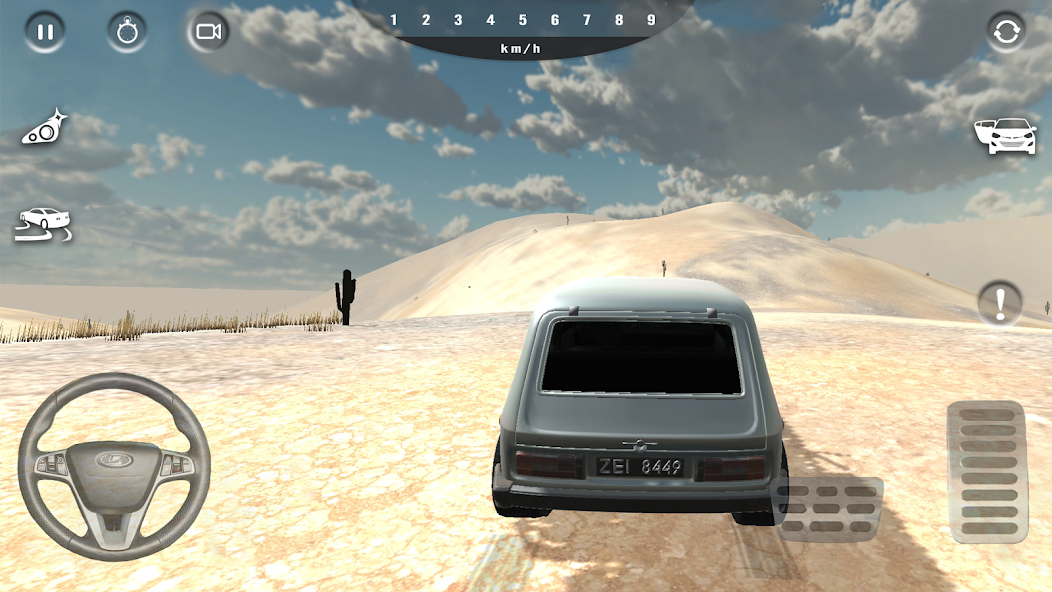
Task: Click the circular arrows reset button
Action: pyautogui.click(x=1006, y=32)
